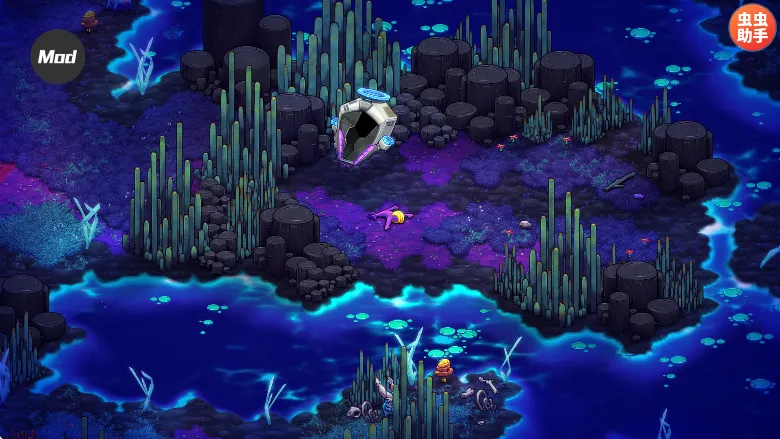
Task: Open the Mod menu button
Action: pos(57,56)
